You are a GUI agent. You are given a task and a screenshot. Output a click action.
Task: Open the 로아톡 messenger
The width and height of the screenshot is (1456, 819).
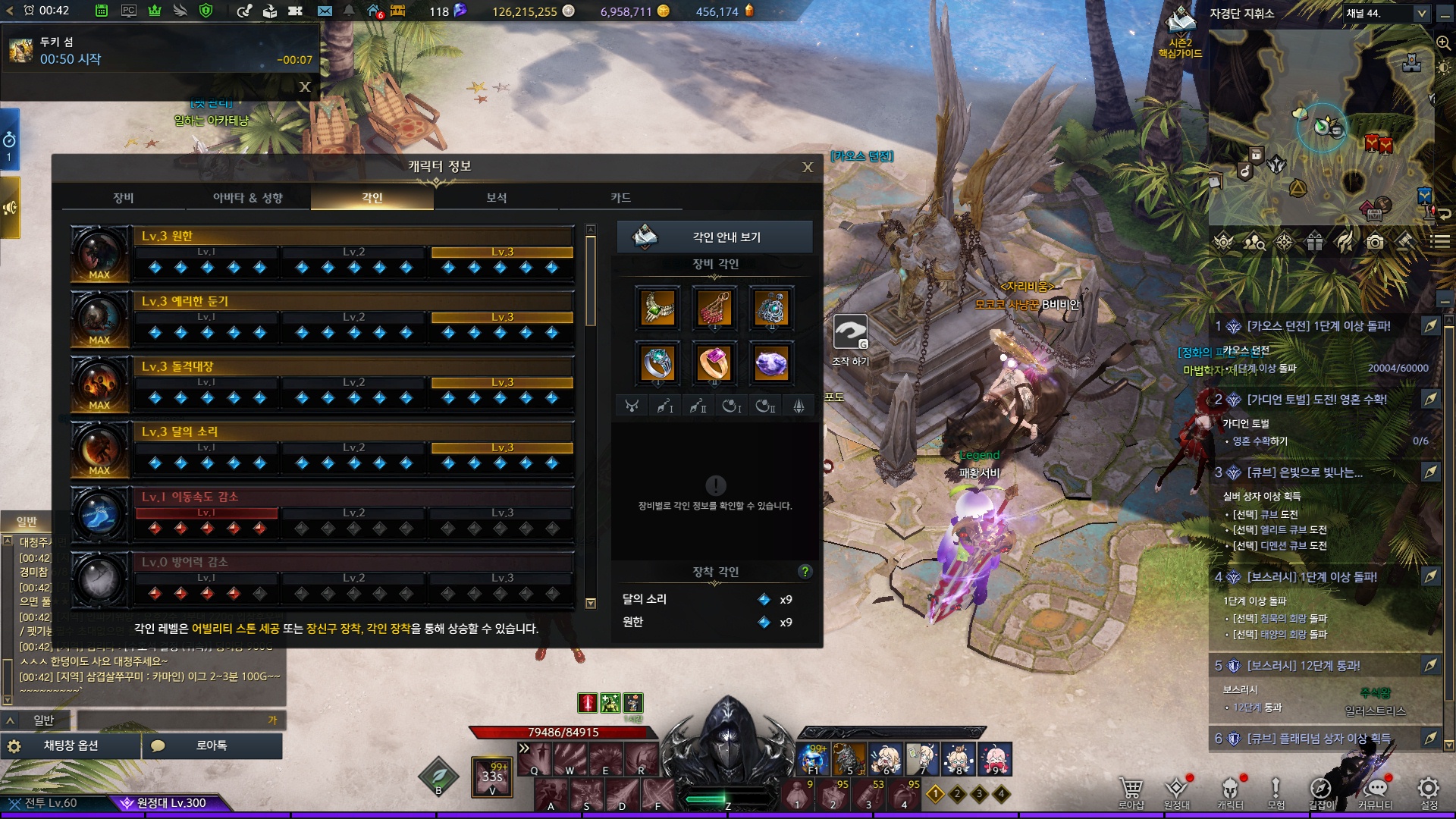click(212, 746)
